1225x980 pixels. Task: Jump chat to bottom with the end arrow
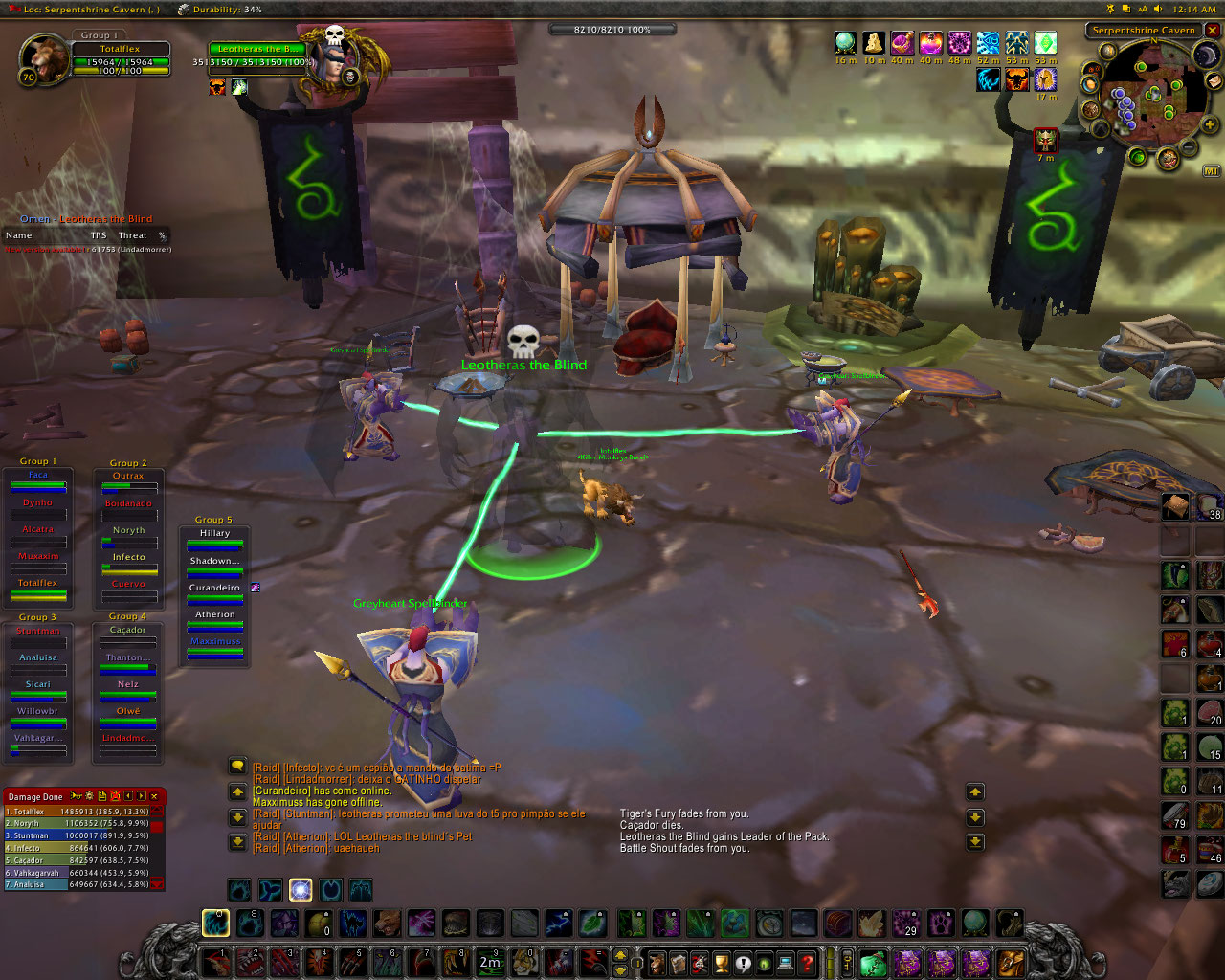(237, 842)
